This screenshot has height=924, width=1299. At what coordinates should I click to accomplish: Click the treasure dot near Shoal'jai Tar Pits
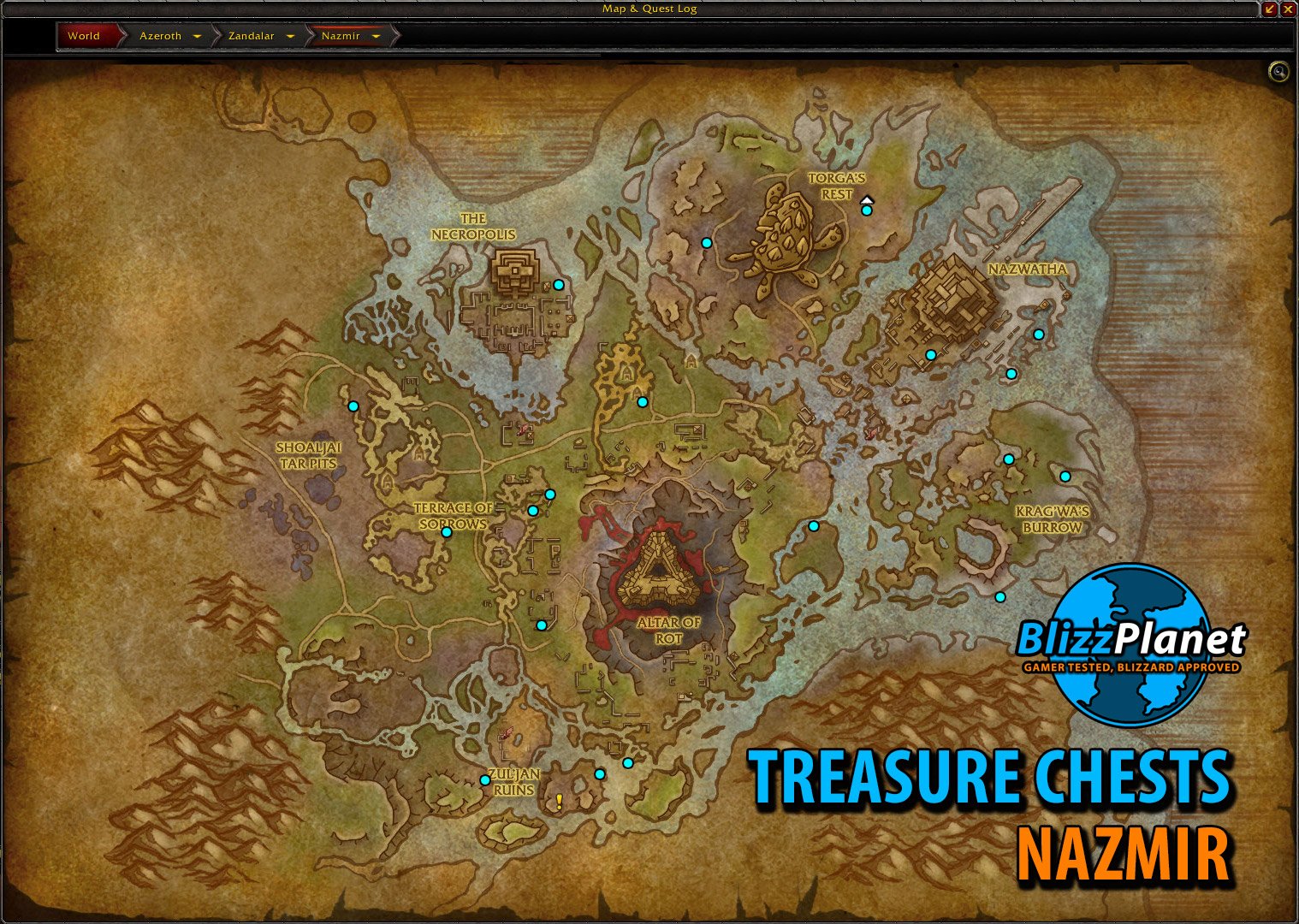[x=353, y=406]
